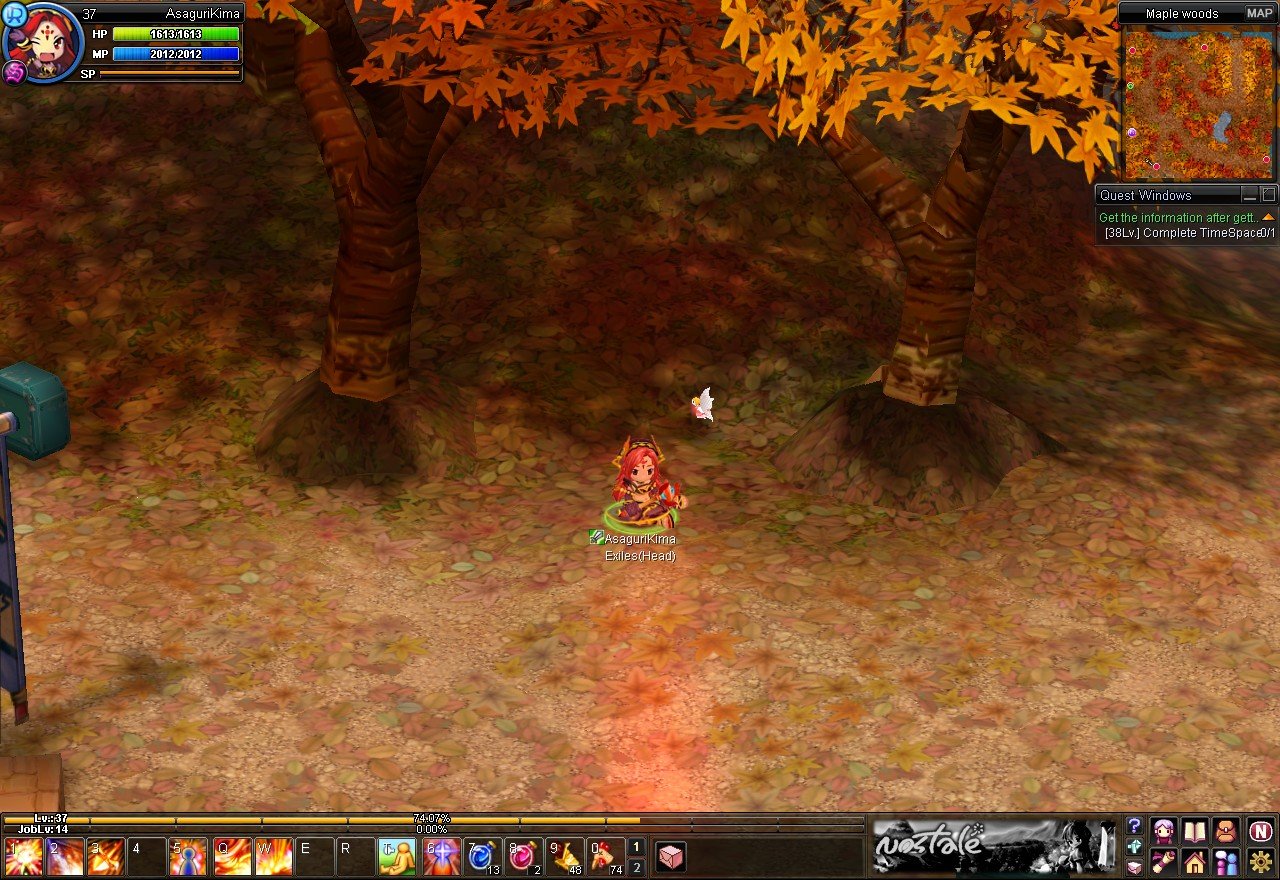Open the skills book
1280x880 pixels.
point(1194,831)
